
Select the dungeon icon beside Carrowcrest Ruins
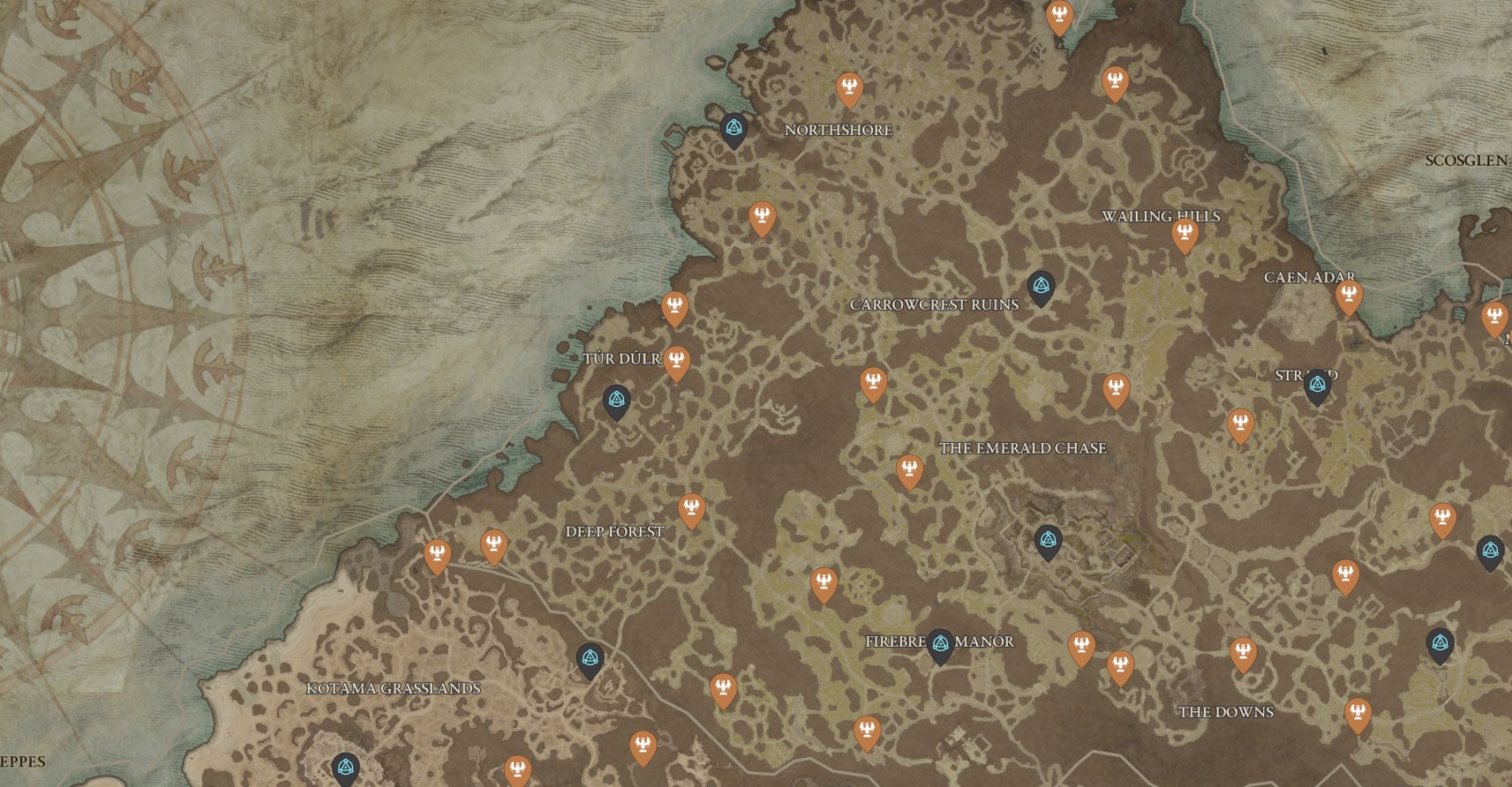coord(1042,285)
